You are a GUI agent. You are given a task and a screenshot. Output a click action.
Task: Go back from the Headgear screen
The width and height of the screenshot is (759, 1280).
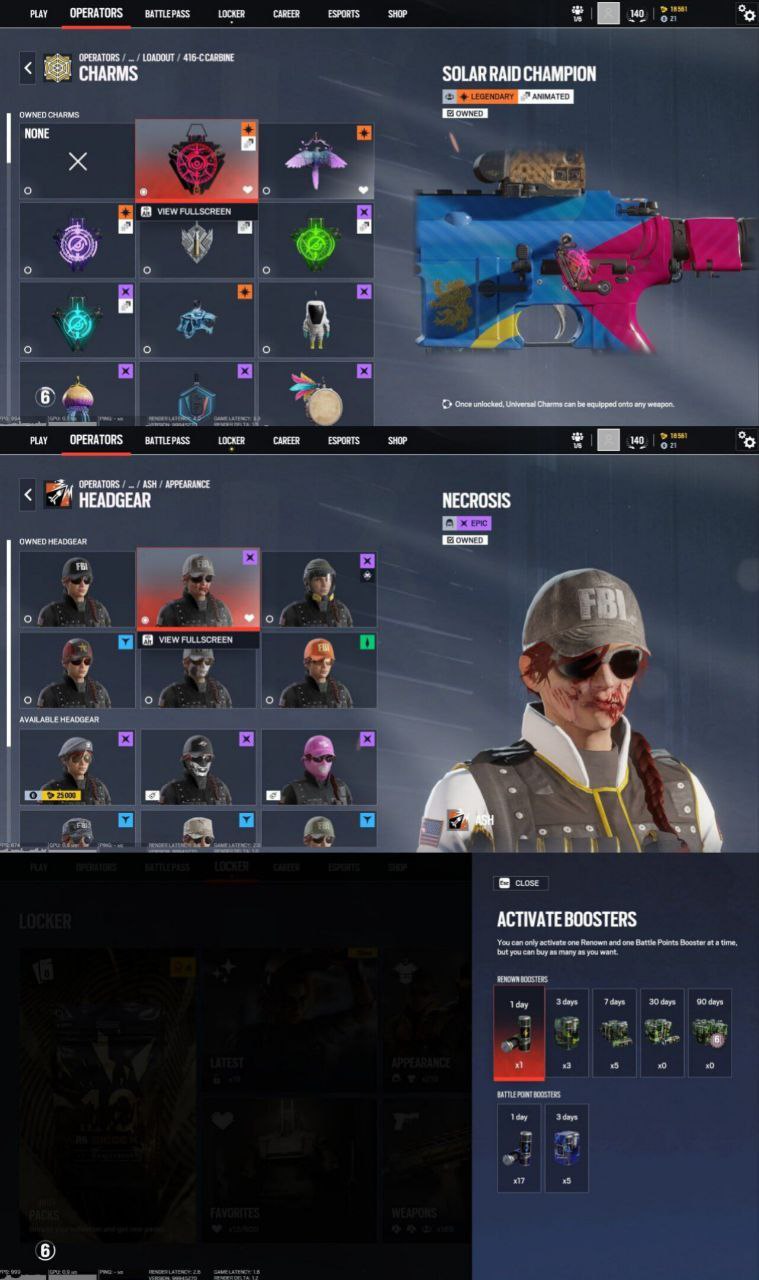[28, 494]
